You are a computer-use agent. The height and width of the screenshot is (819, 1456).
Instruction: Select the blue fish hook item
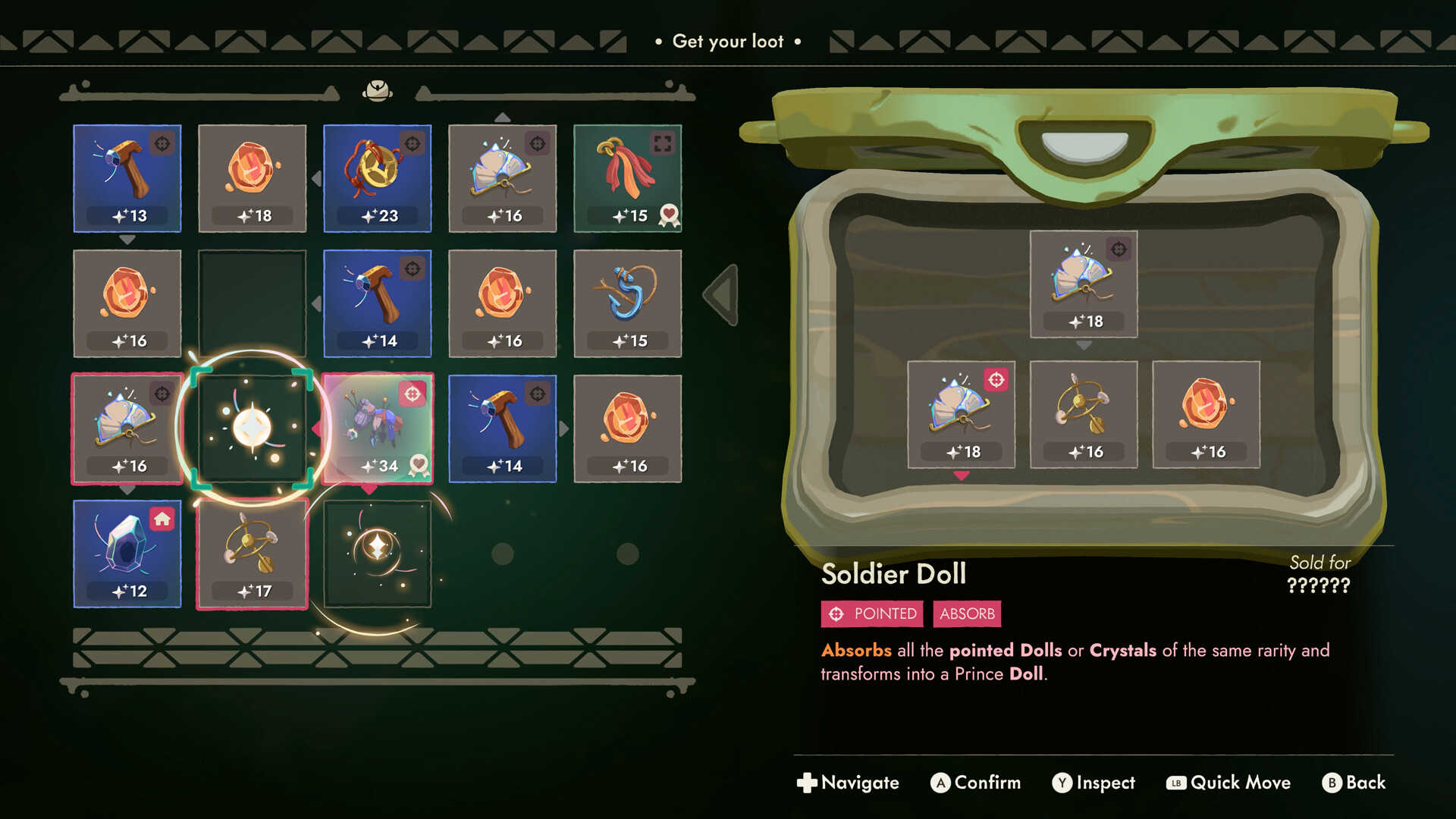pos(627,303)
